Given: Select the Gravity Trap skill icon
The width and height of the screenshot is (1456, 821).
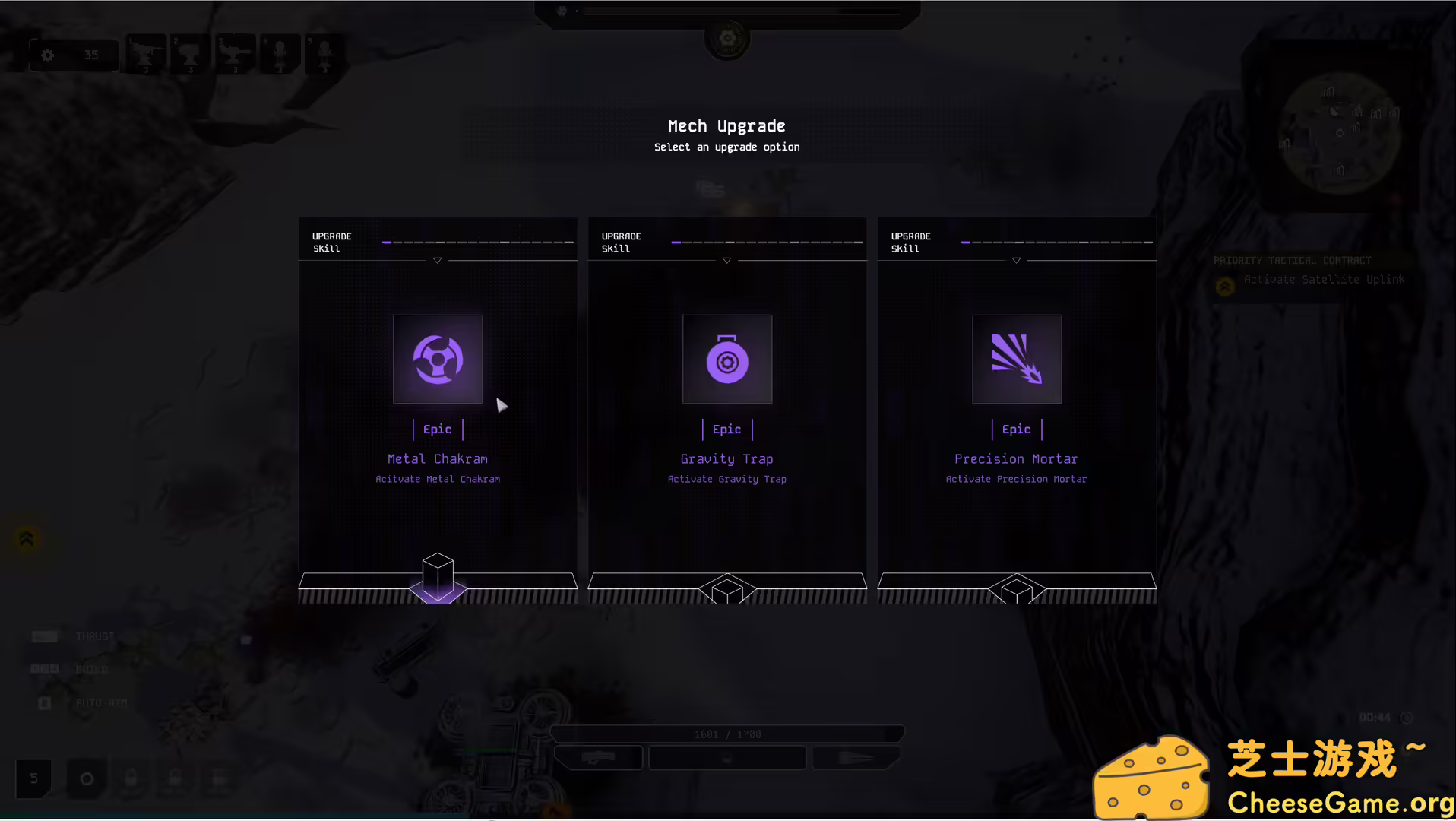Looking at the screenshot, I should pyautogui.click(x=726, y=359).
